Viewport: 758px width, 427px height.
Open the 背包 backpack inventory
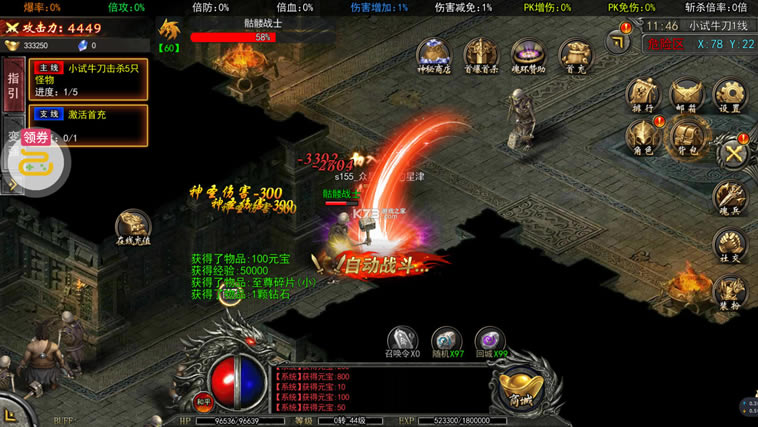point(686,136)
